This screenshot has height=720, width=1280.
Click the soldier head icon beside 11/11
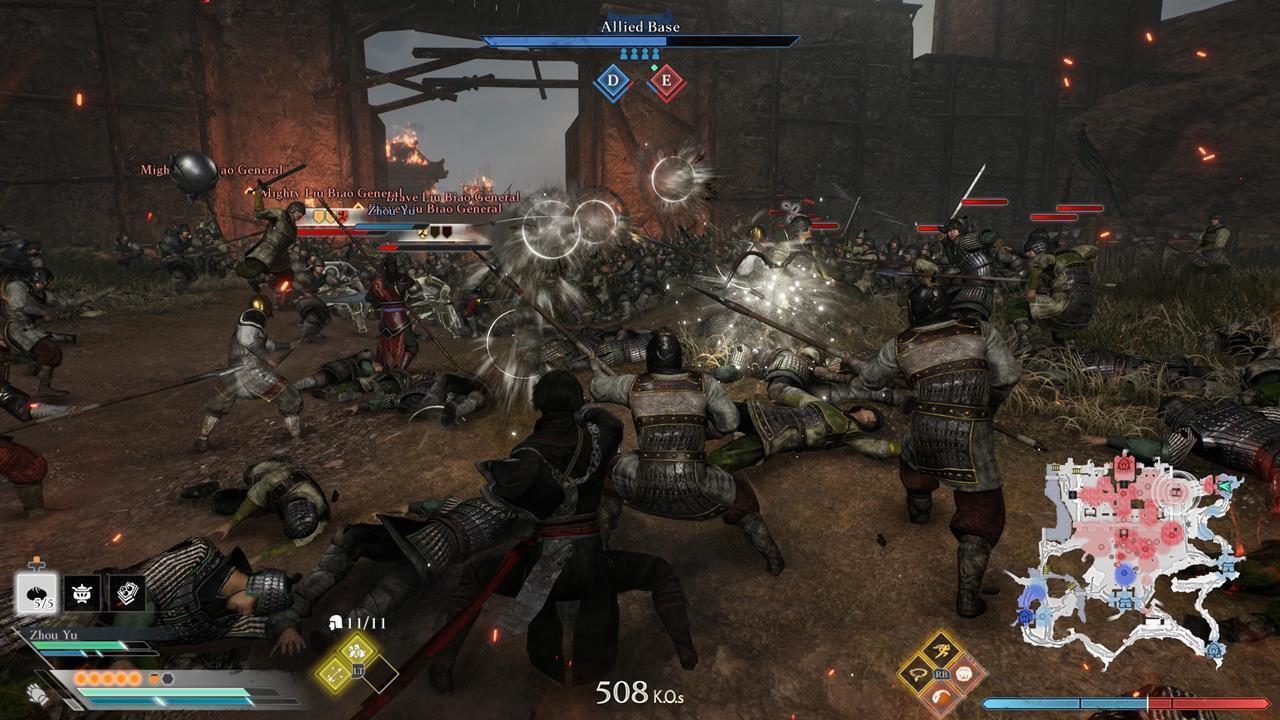click(x=336, y=623)
